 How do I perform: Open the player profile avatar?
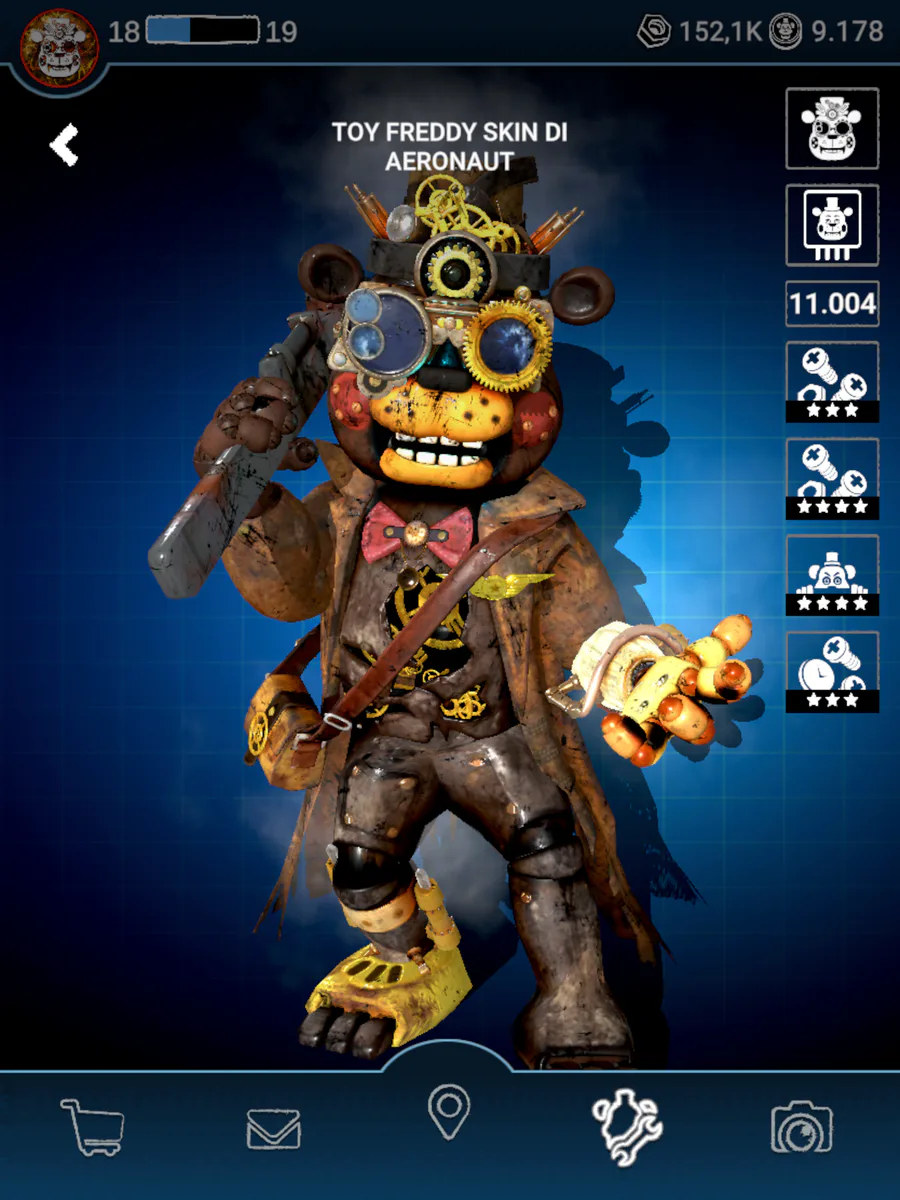tap(59, 47)
